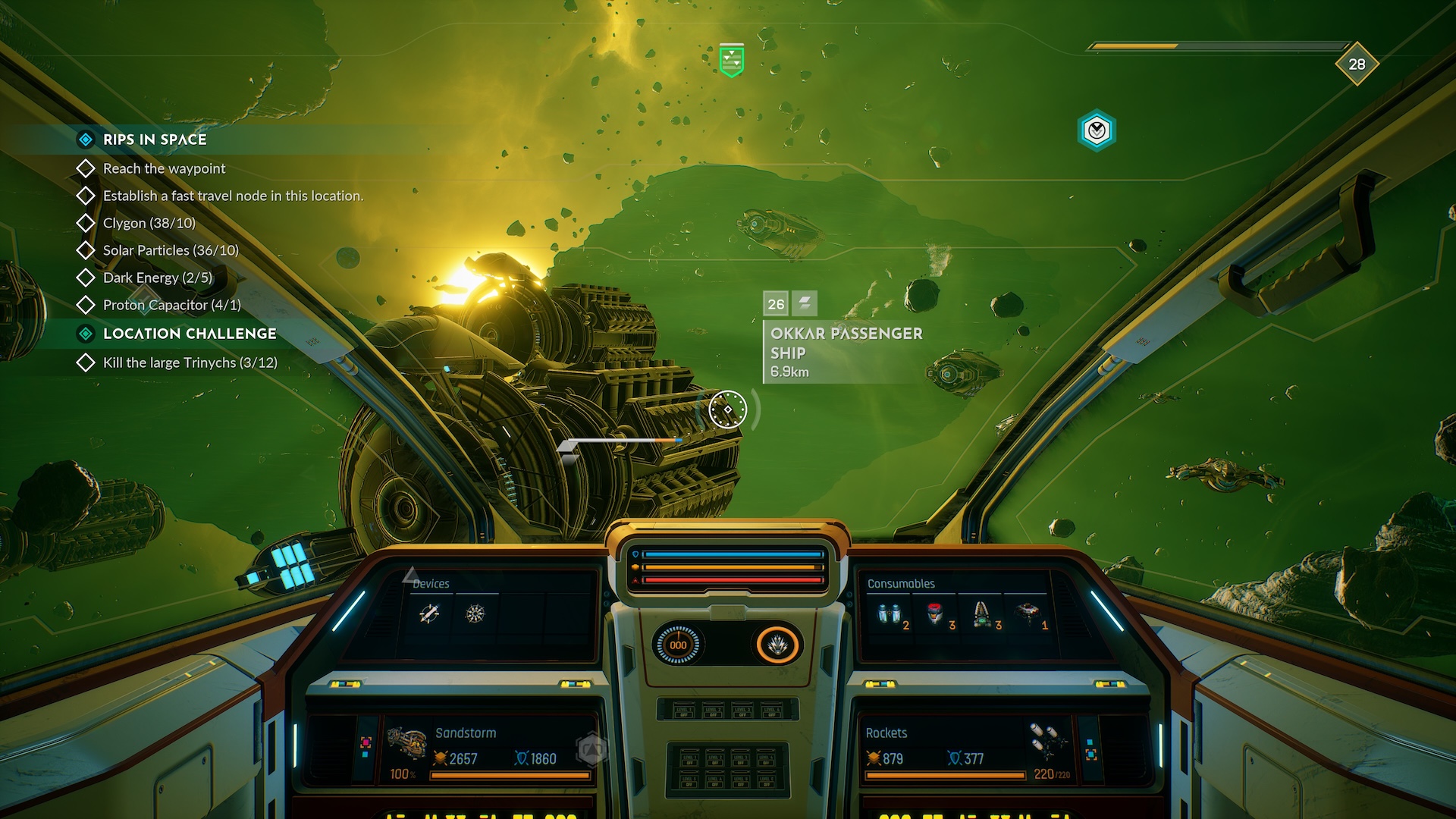Use the twin canister consumable
This screenshot has height=819, width=1456.
point(889,613)
